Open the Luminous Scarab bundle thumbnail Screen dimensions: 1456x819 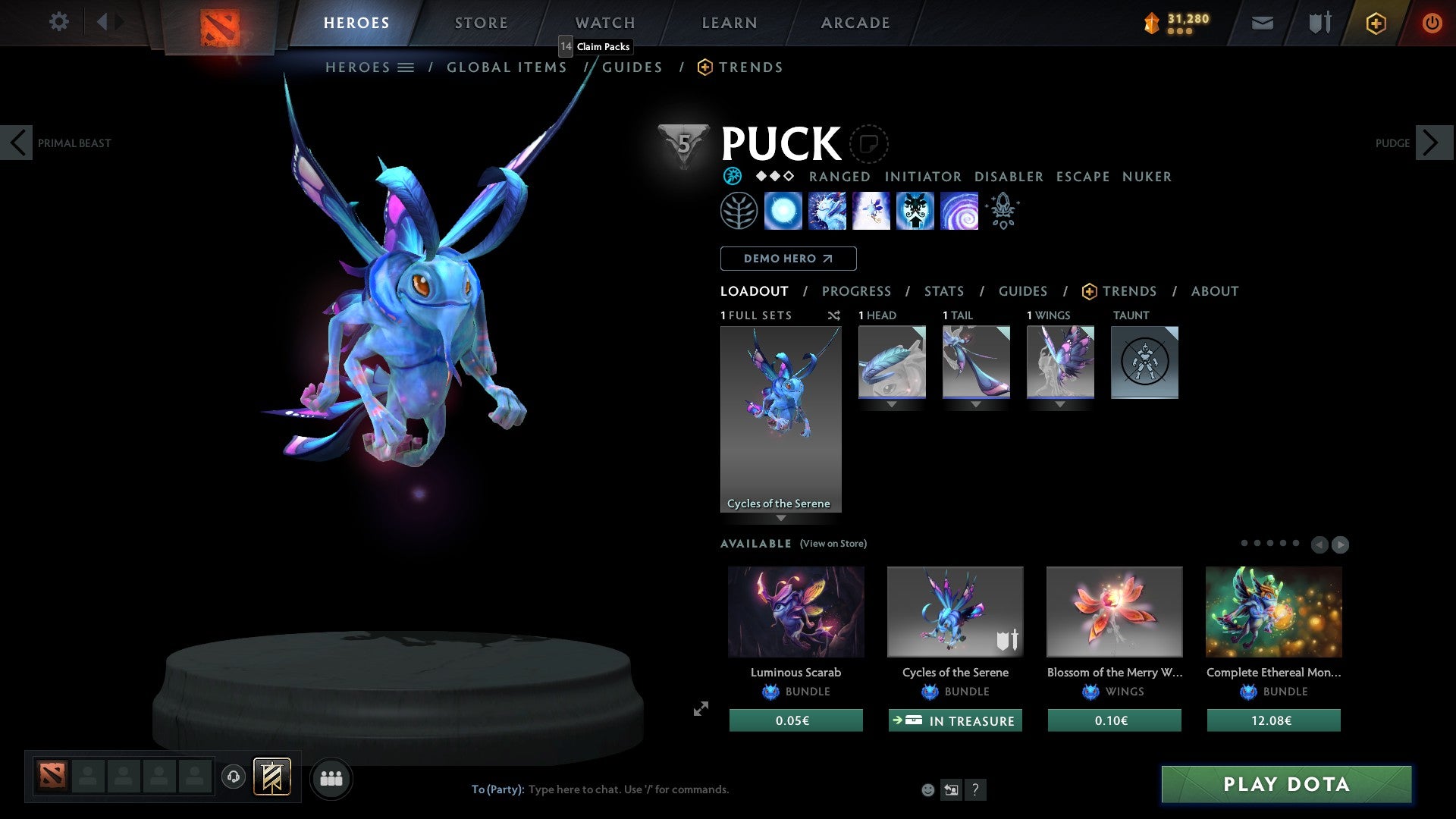(795, 611)
